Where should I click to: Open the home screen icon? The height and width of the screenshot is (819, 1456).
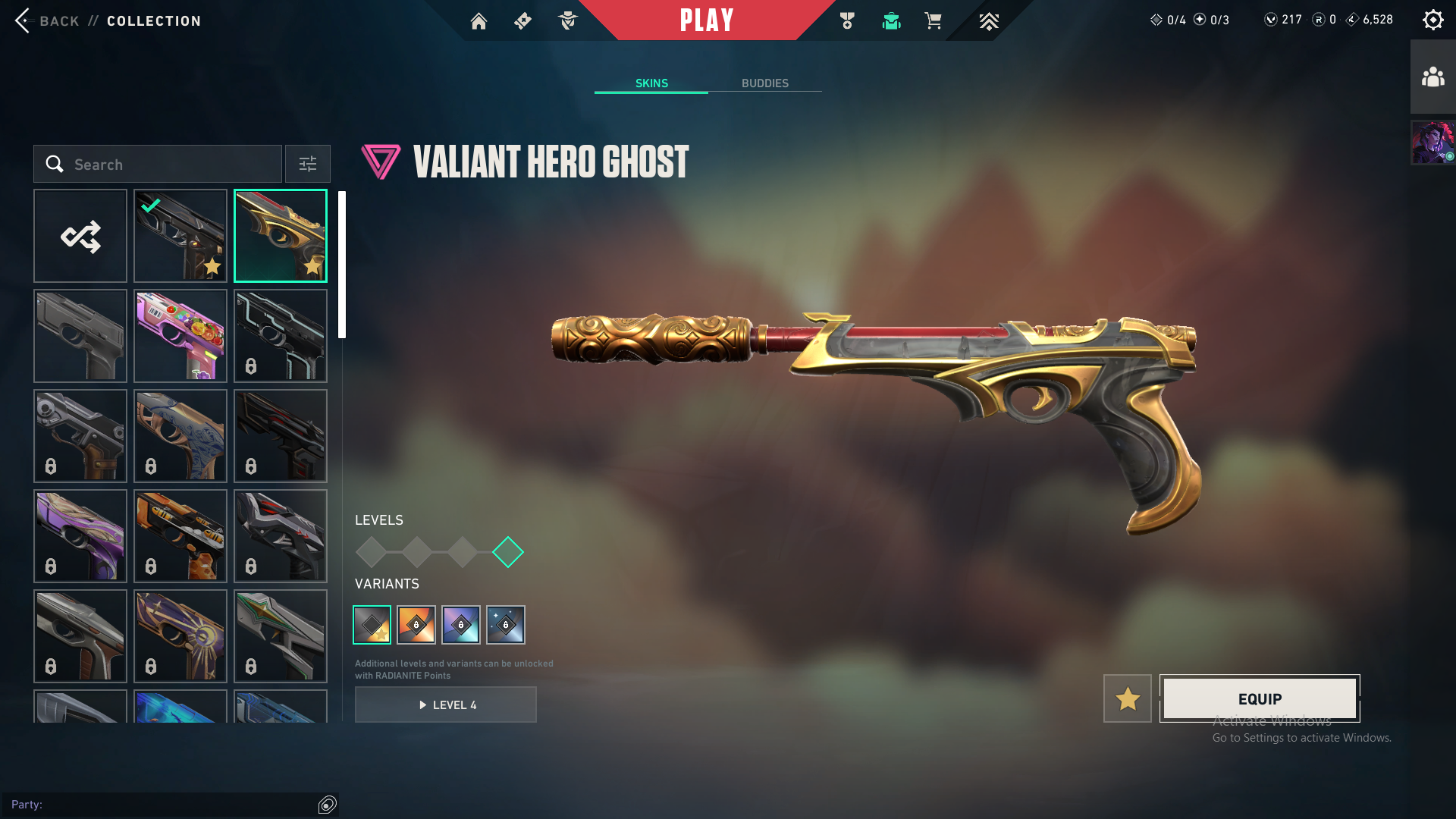tap(479, 21)
